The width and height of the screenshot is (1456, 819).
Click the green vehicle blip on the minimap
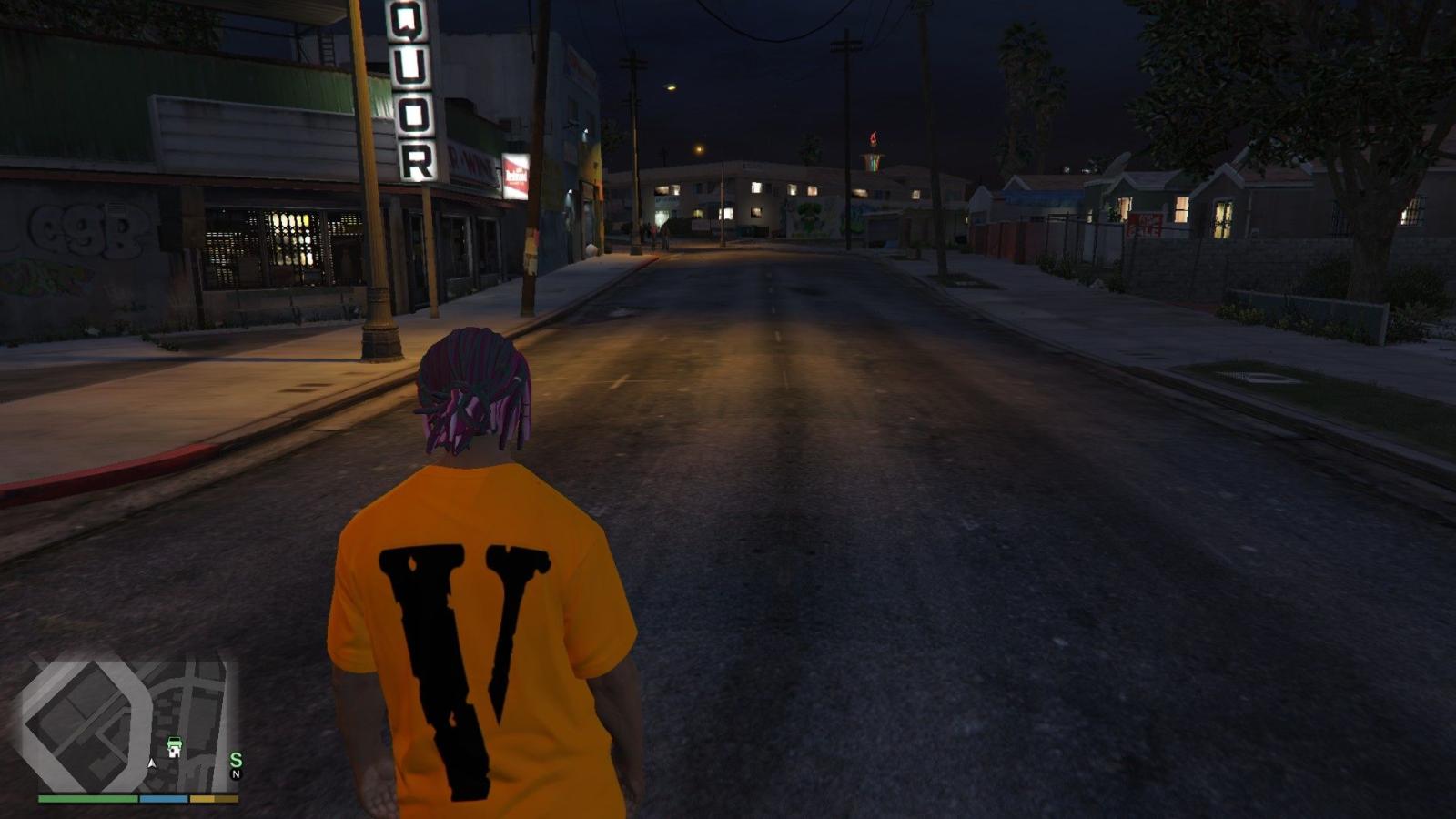pos(175,743)
